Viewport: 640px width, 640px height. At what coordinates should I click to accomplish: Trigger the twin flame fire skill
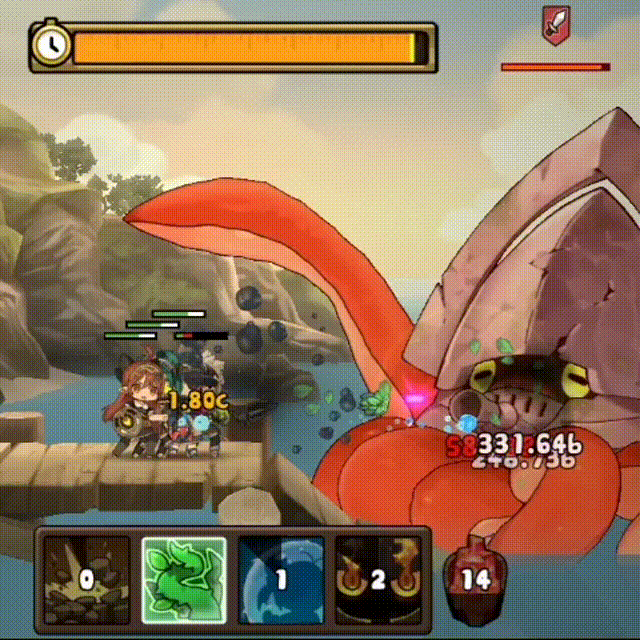(378, 579)
